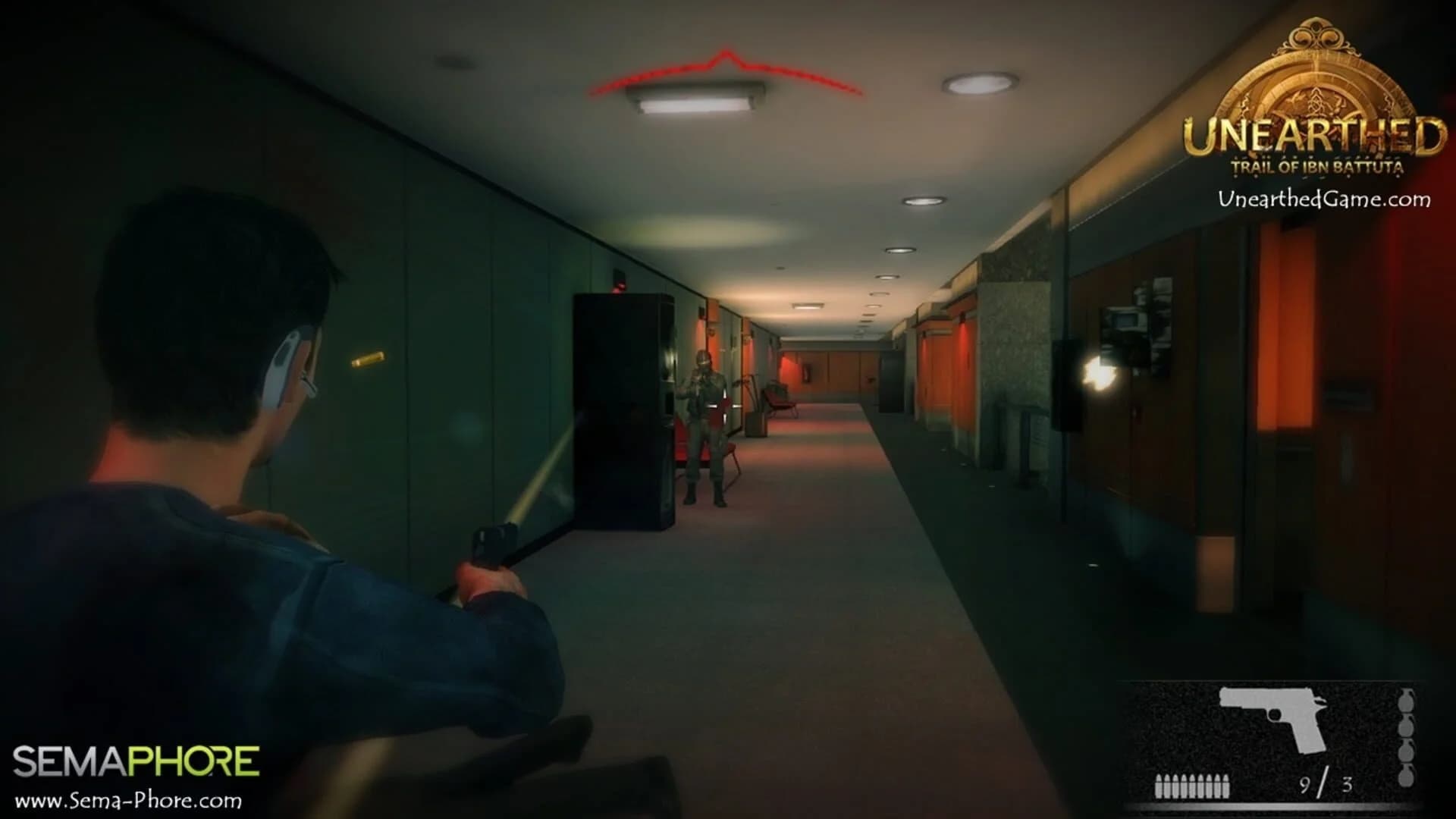This screenshot has width=1456, height=819.
Task: Click the dark vending machine in the hallway
Action: pyautogui.click(x=622, y=409)
